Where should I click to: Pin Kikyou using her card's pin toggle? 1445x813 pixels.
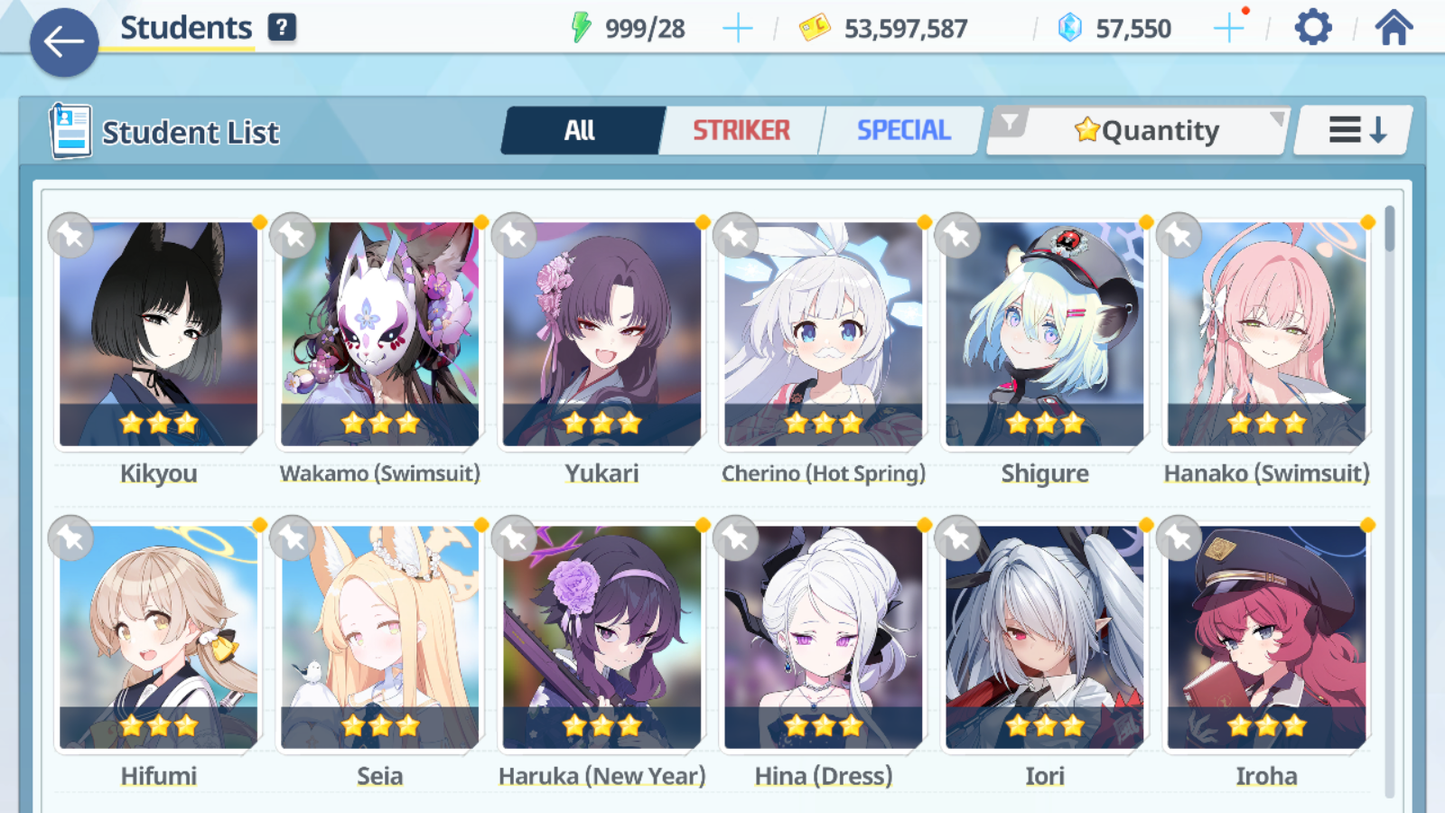[x=69, y=236]
